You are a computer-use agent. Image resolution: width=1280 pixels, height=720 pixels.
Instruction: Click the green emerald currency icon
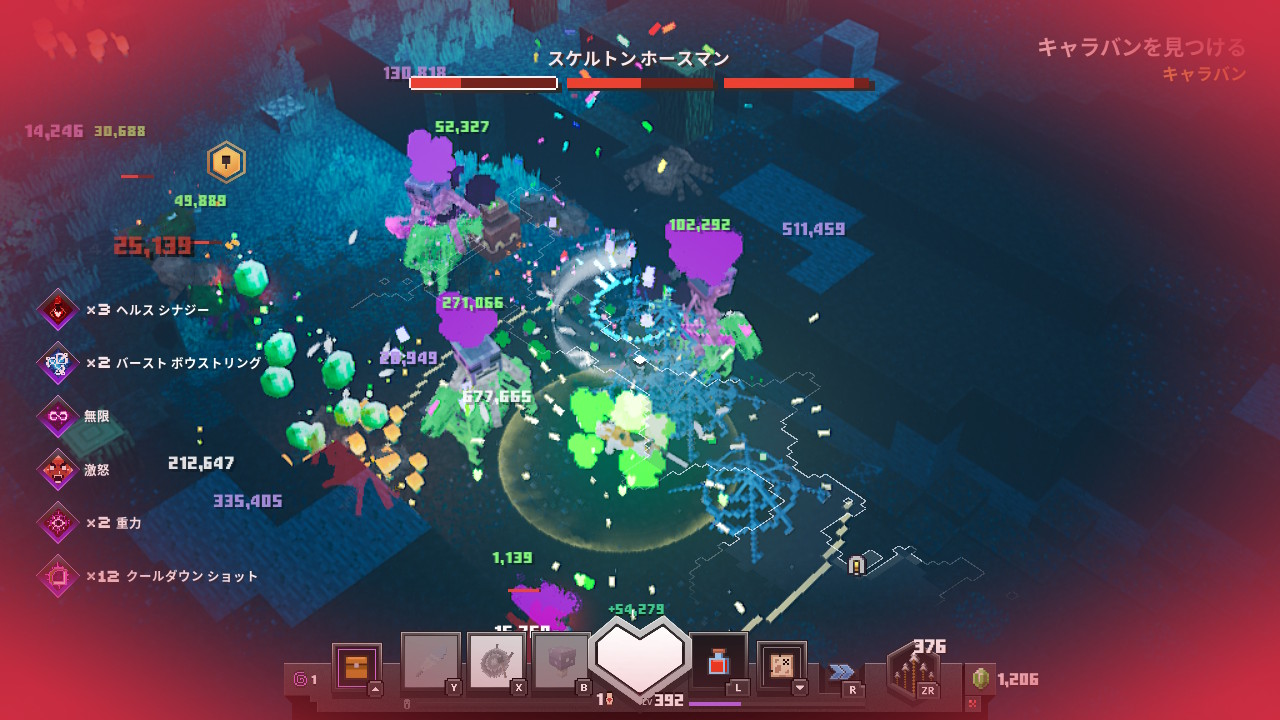(982, 679)
